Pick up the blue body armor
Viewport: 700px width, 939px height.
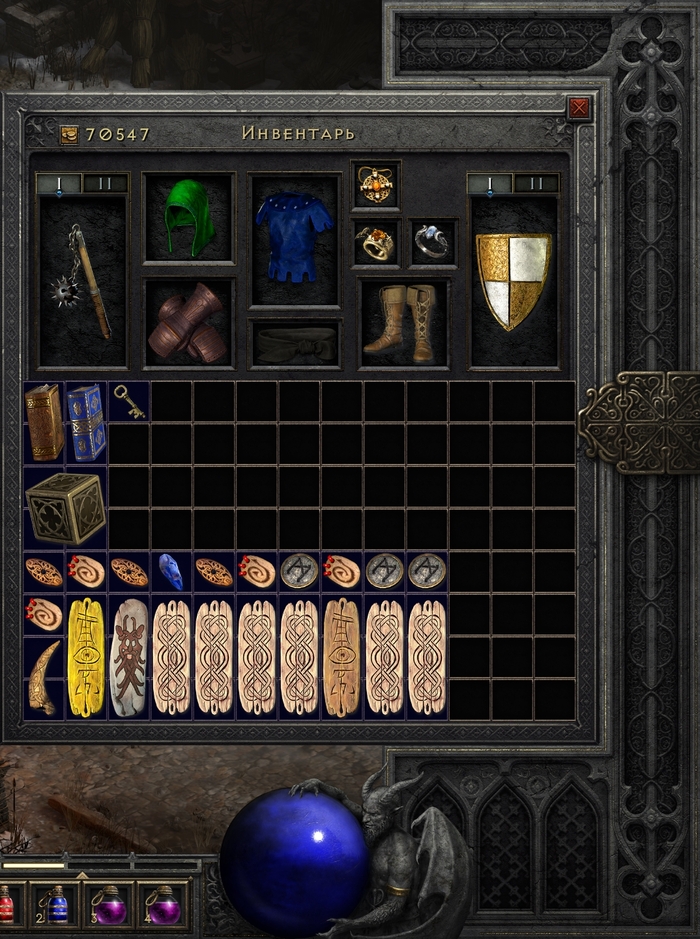coord(294,238)
